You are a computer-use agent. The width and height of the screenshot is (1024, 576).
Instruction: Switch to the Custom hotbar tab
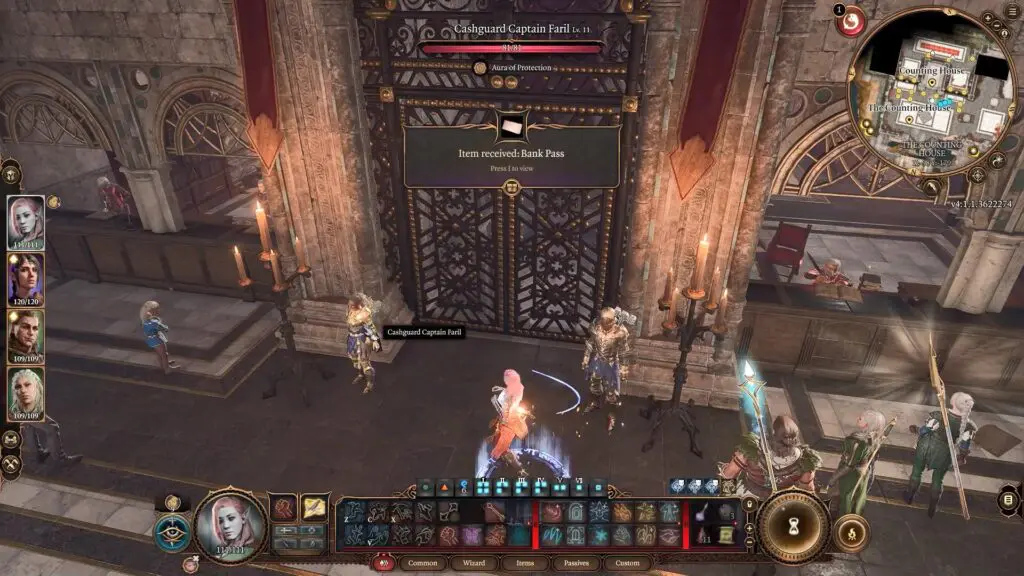[x=626, y=563]
